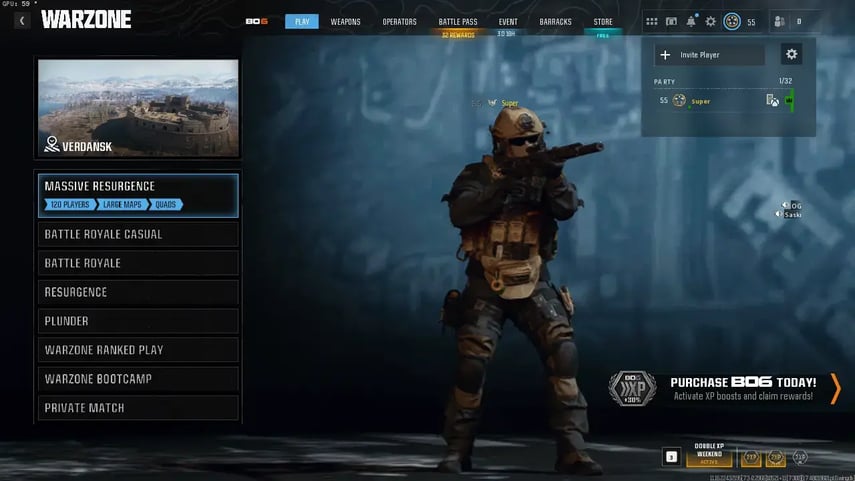
Task: Open the Operators tab
Action: (x=399, y=22)
